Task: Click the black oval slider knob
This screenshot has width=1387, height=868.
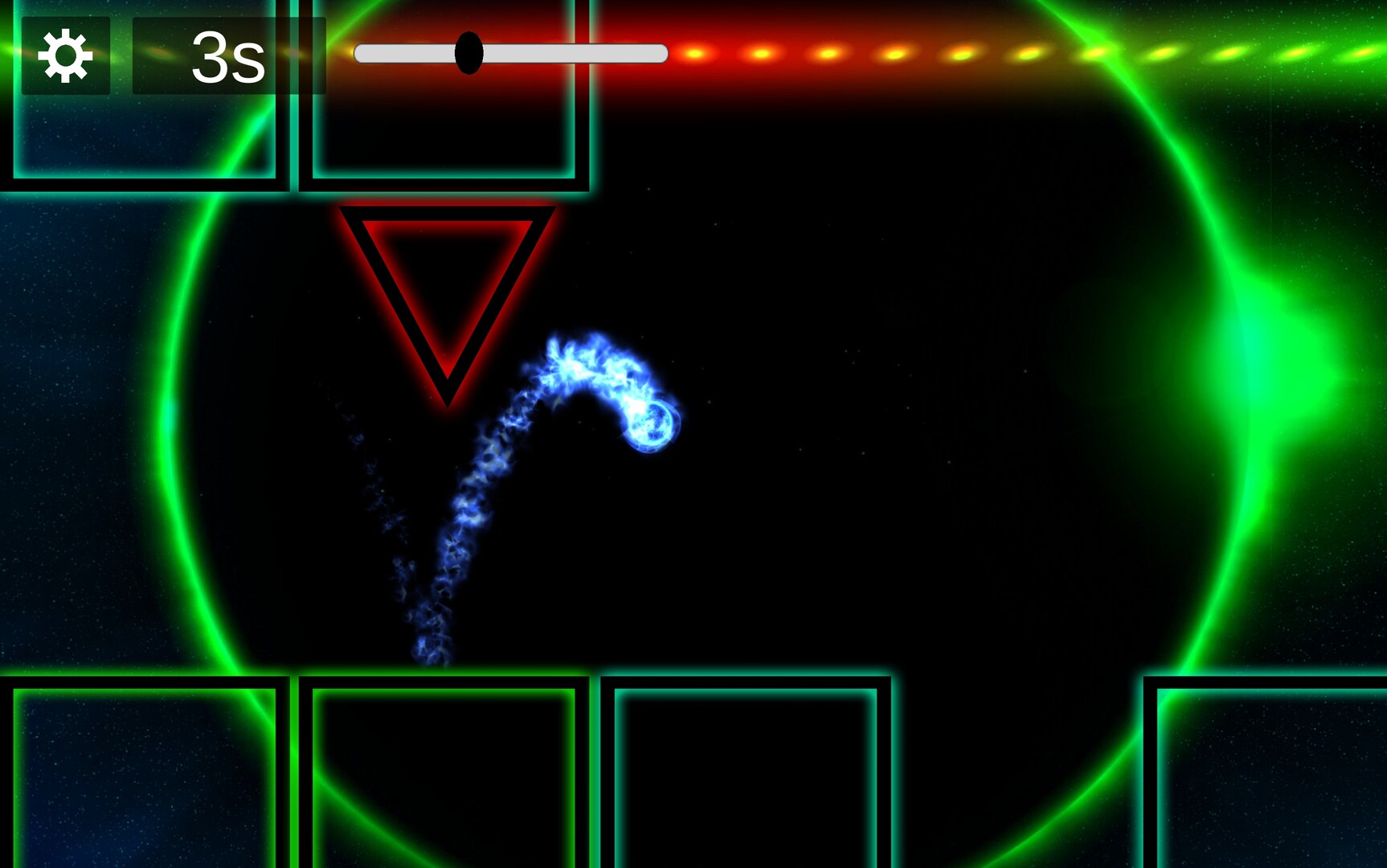Action: [x=469, y=54]
